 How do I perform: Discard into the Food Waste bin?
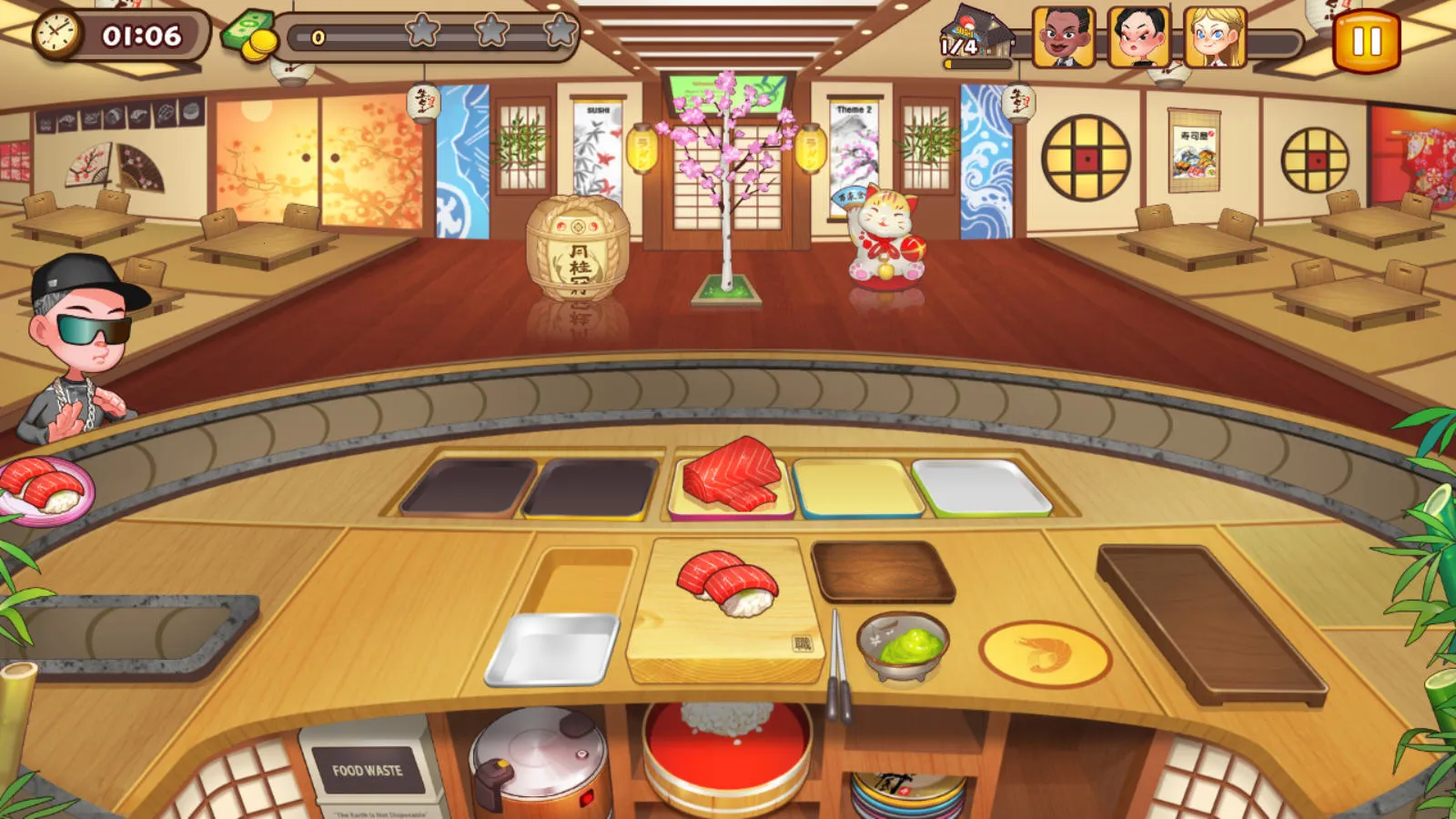coord(367,770)
